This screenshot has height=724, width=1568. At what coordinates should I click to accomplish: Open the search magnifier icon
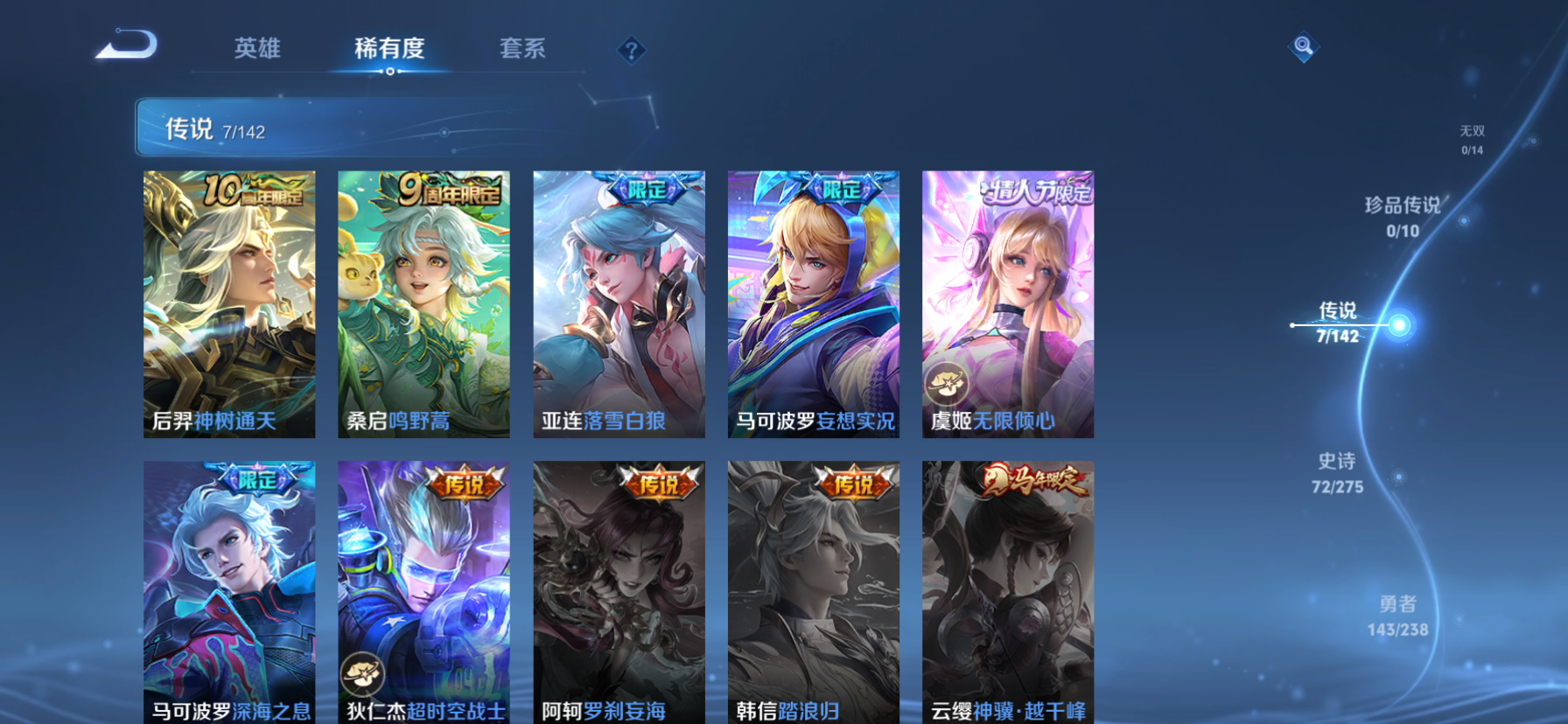[x=1303, y=46]
